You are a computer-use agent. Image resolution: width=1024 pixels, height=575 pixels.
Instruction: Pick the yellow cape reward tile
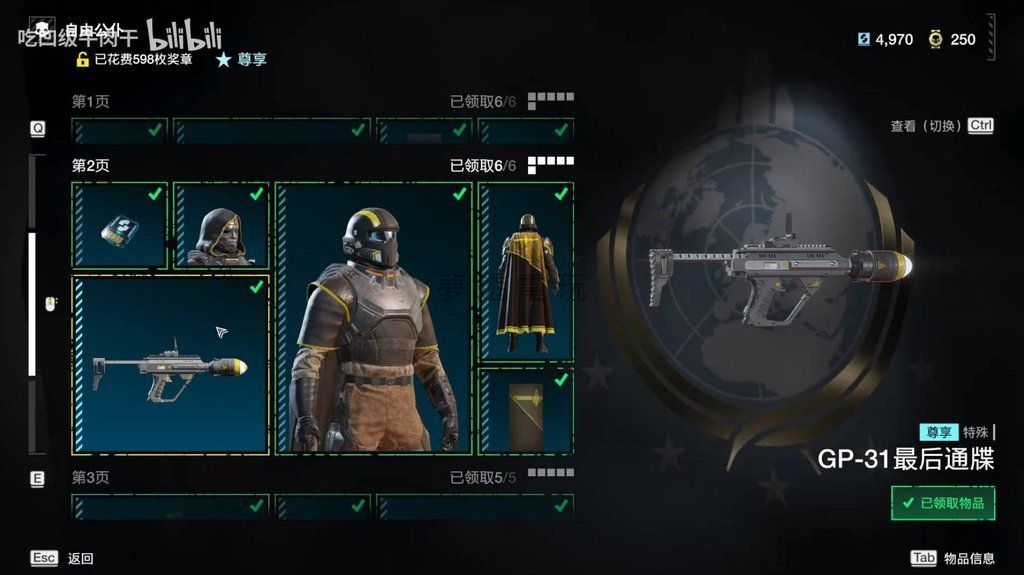(x=526, y=271)
